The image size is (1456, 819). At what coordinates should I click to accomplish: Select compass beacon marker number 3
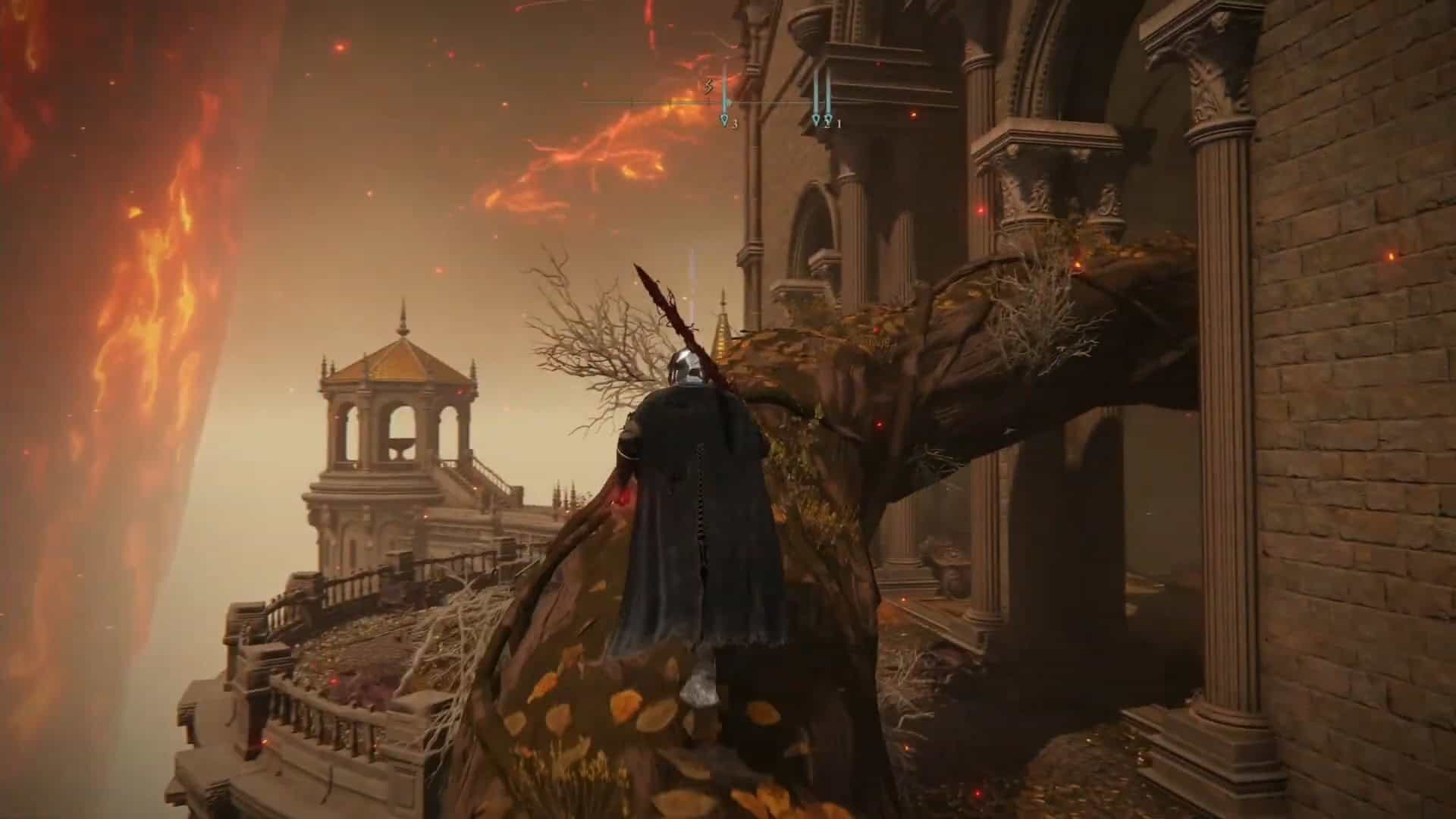coord(724,120)
